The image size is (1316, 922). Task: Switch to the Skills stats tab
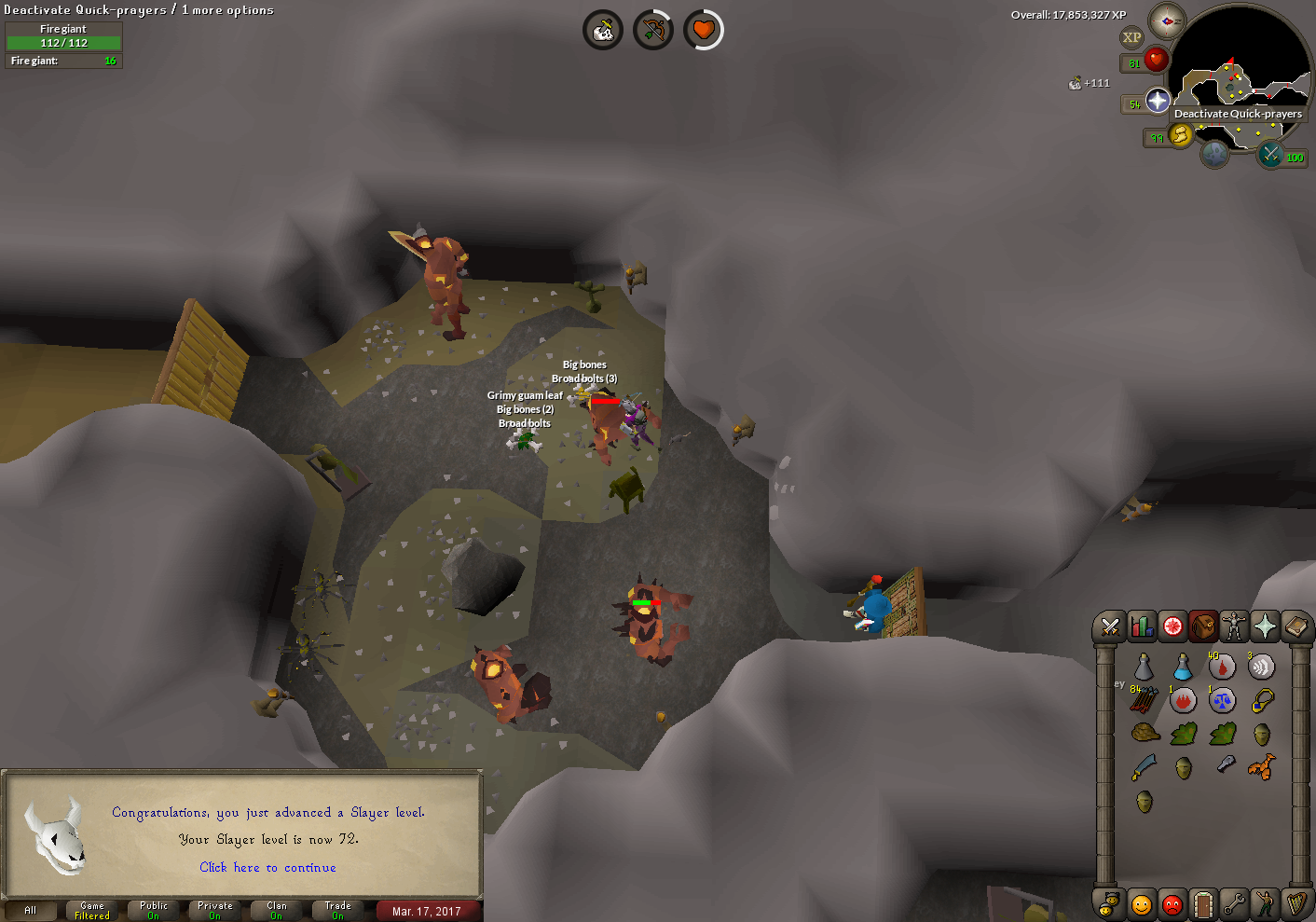1142,626
